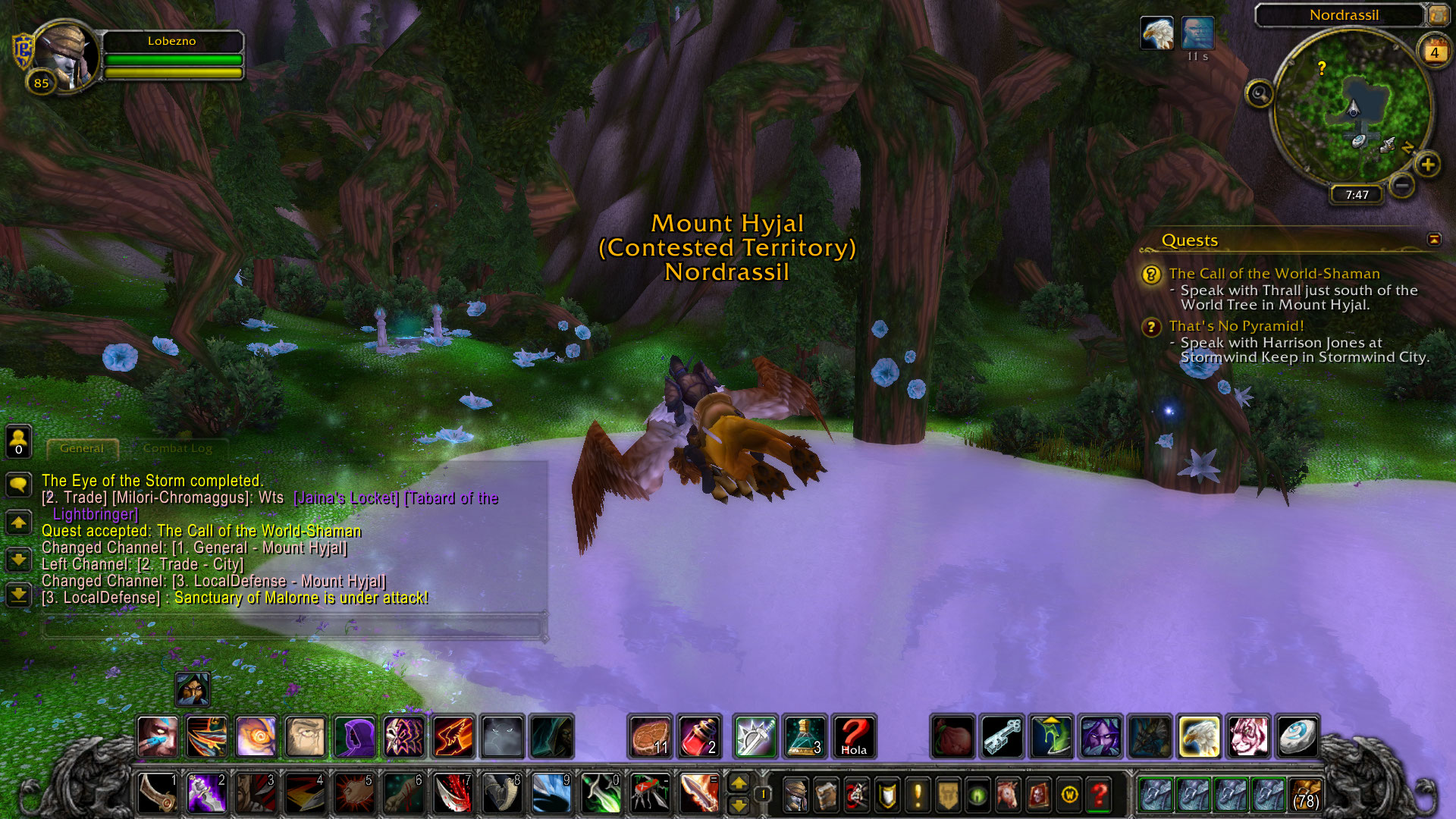Run the Hola macro button
This screenshot has height=819, width=1456.
click(x=854, y=736)
